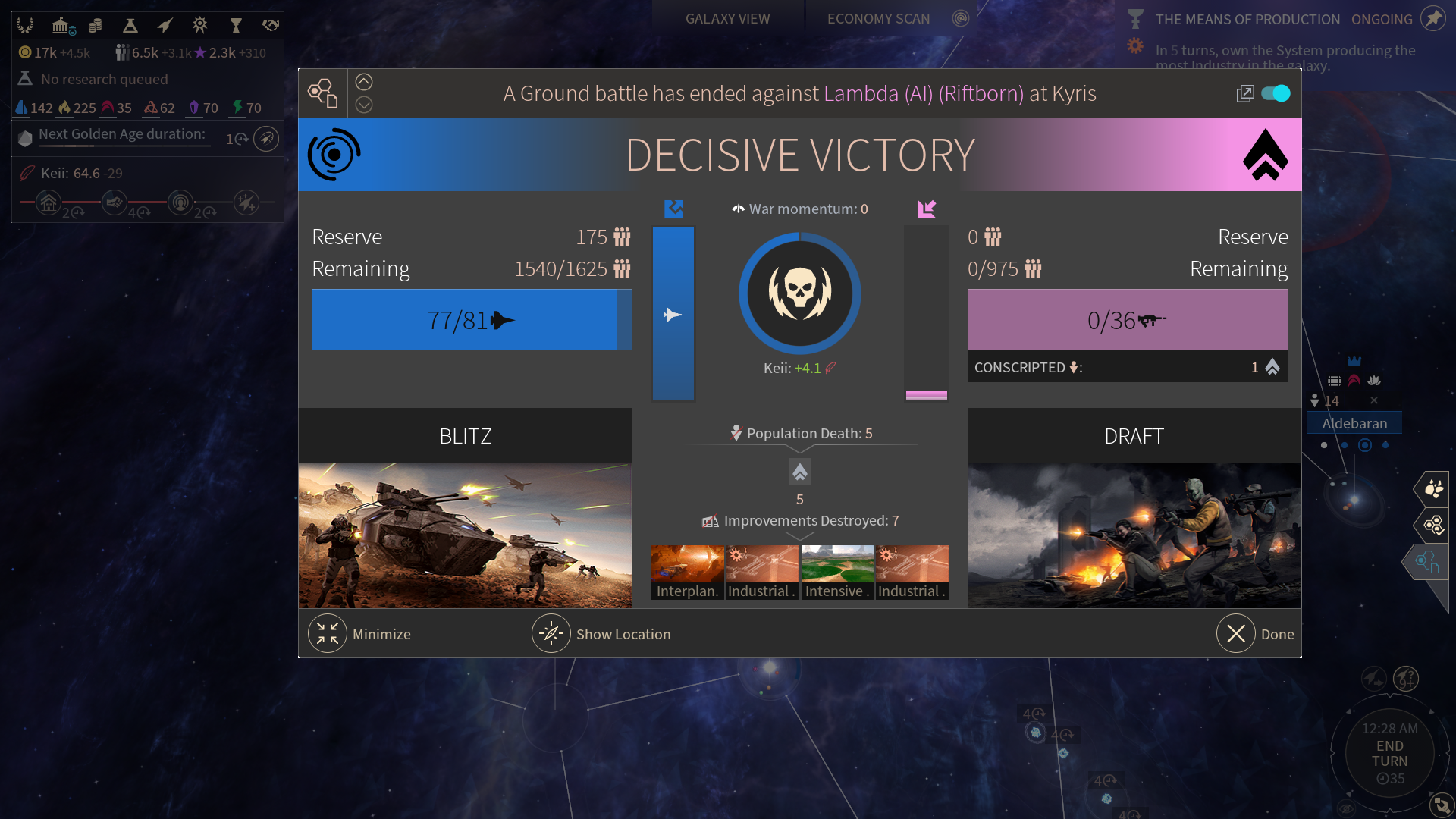Viewport: 1456px width, 819px height.
Task: Minimize the ground battle report
Action: pos(328,634)
